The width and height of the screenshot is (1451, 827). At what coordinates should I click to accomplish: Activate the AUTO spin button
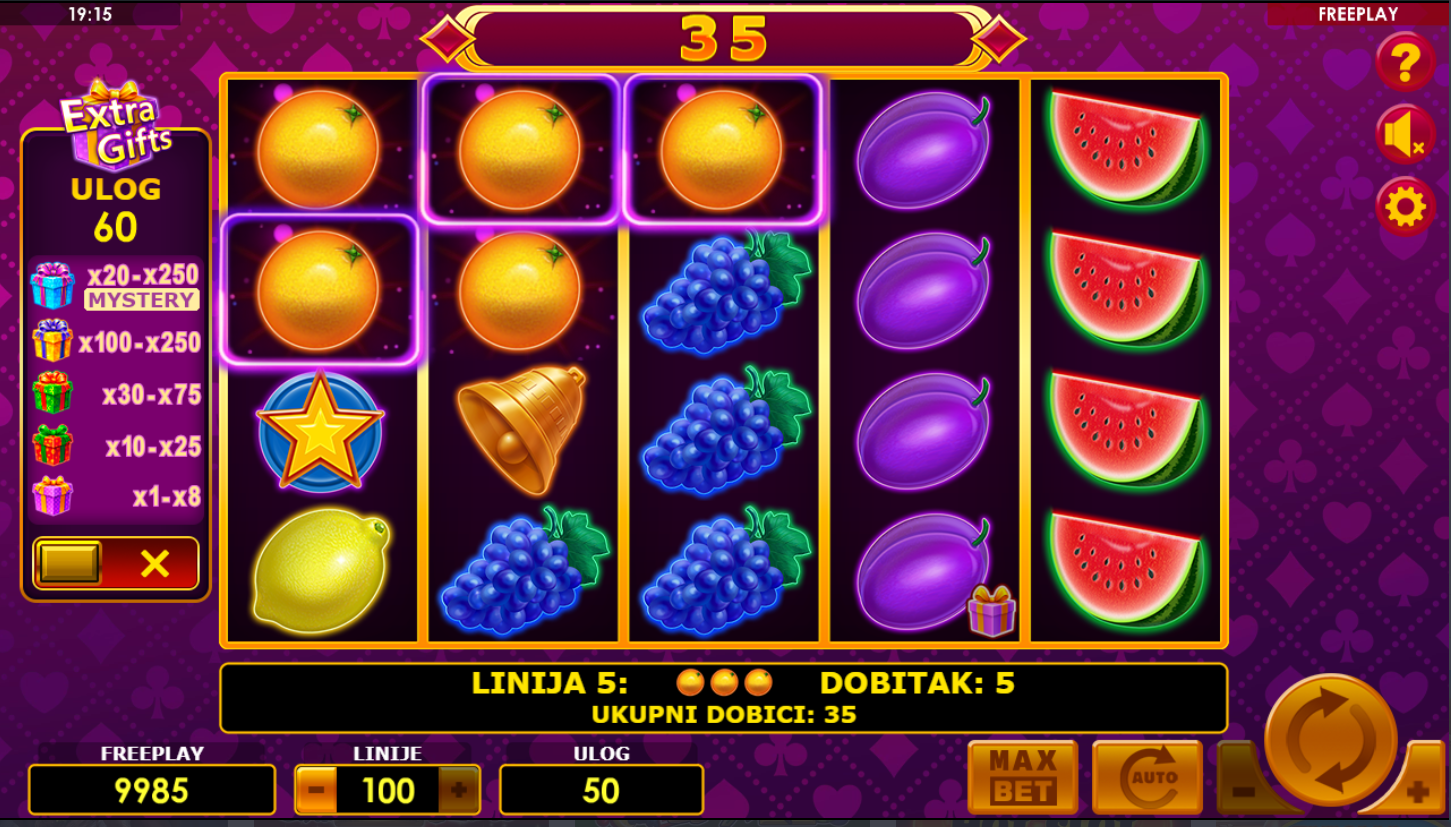(x=1147, y=778)
